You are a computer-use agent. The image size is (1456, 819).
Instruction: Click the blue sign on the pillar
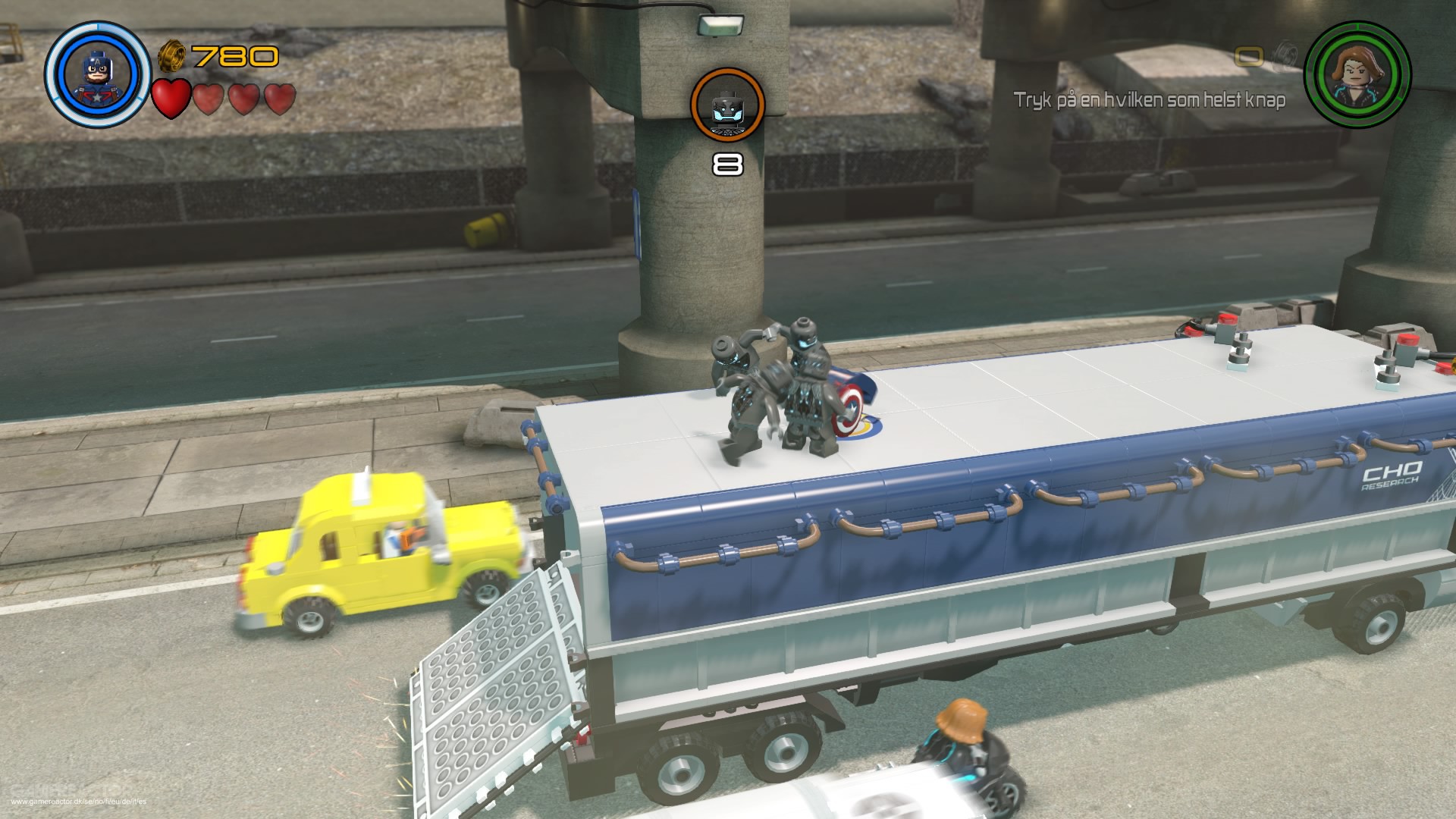coord(637,224)
